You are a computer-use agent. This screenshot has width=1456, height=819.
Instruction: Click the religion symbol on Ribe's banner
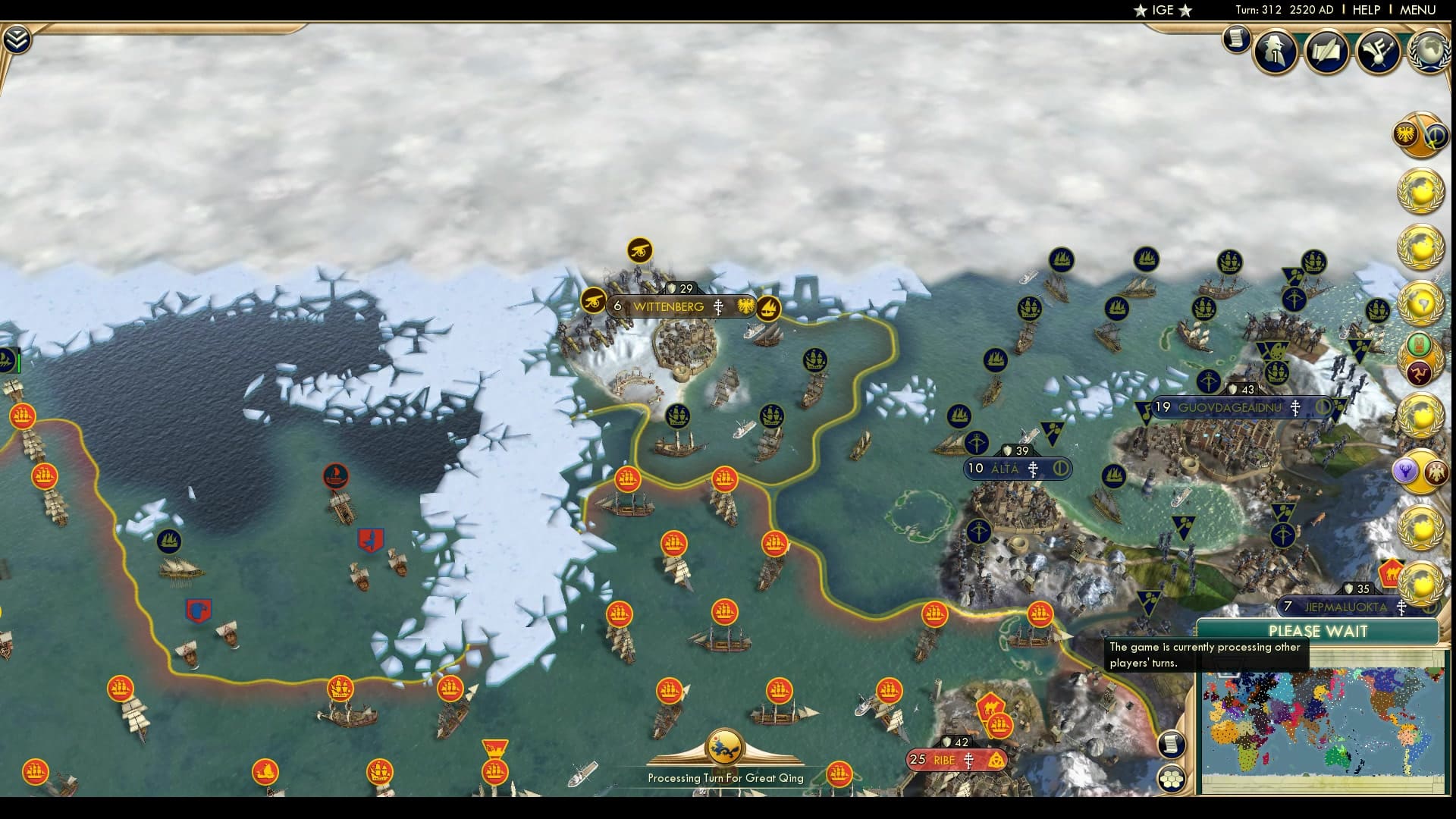pyautogui.click(x=971, y=758)
